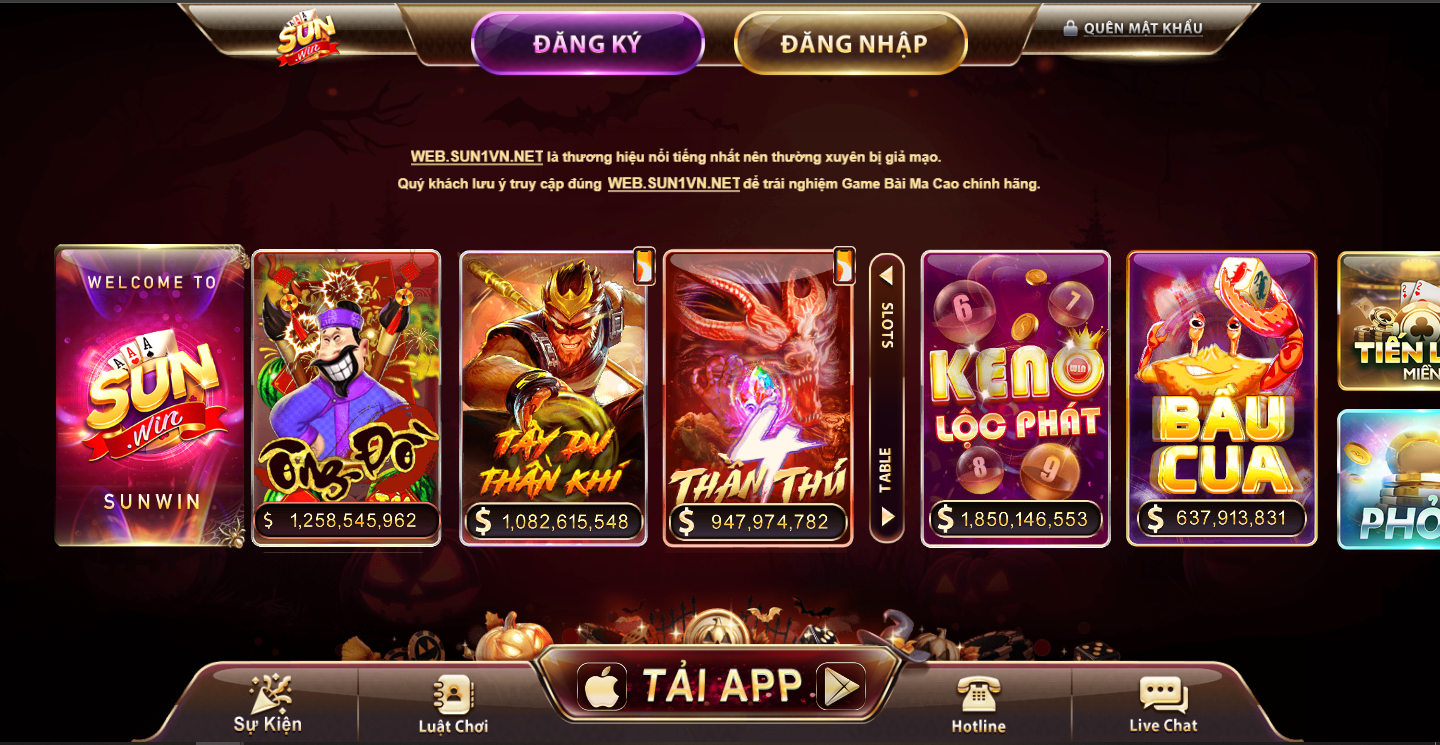
Task: Click the Sunwin logo at top left
Action: pyautogui.click(x=306, y=37)
